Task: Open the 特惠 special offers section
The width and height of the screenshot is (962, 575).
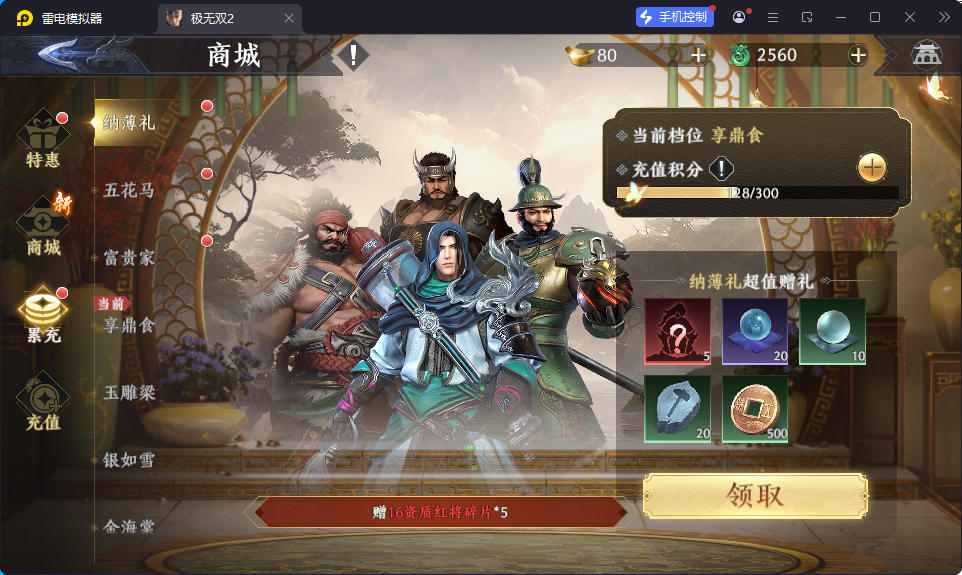Action: pos(43,140)
